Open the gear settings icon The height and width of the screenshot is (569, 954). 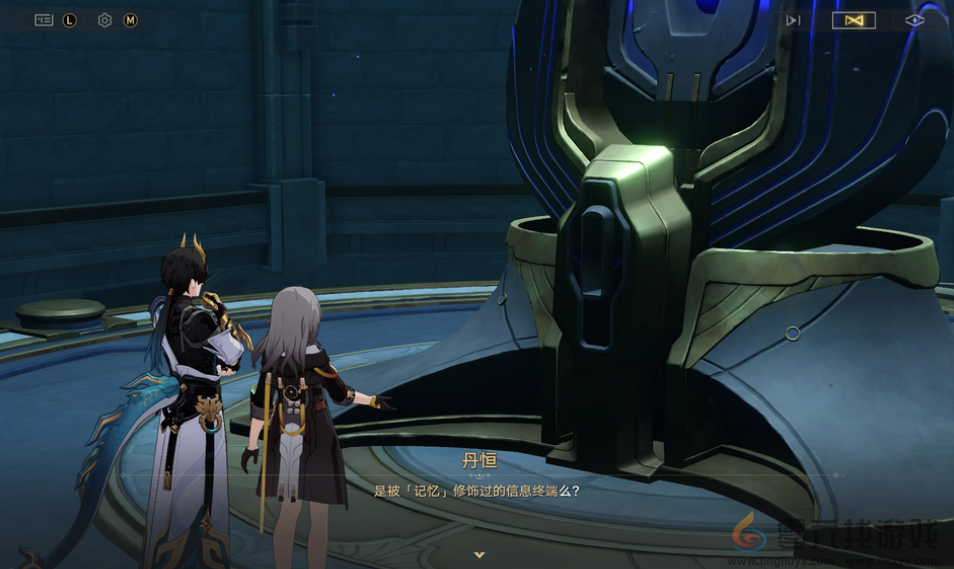(105, 20)
